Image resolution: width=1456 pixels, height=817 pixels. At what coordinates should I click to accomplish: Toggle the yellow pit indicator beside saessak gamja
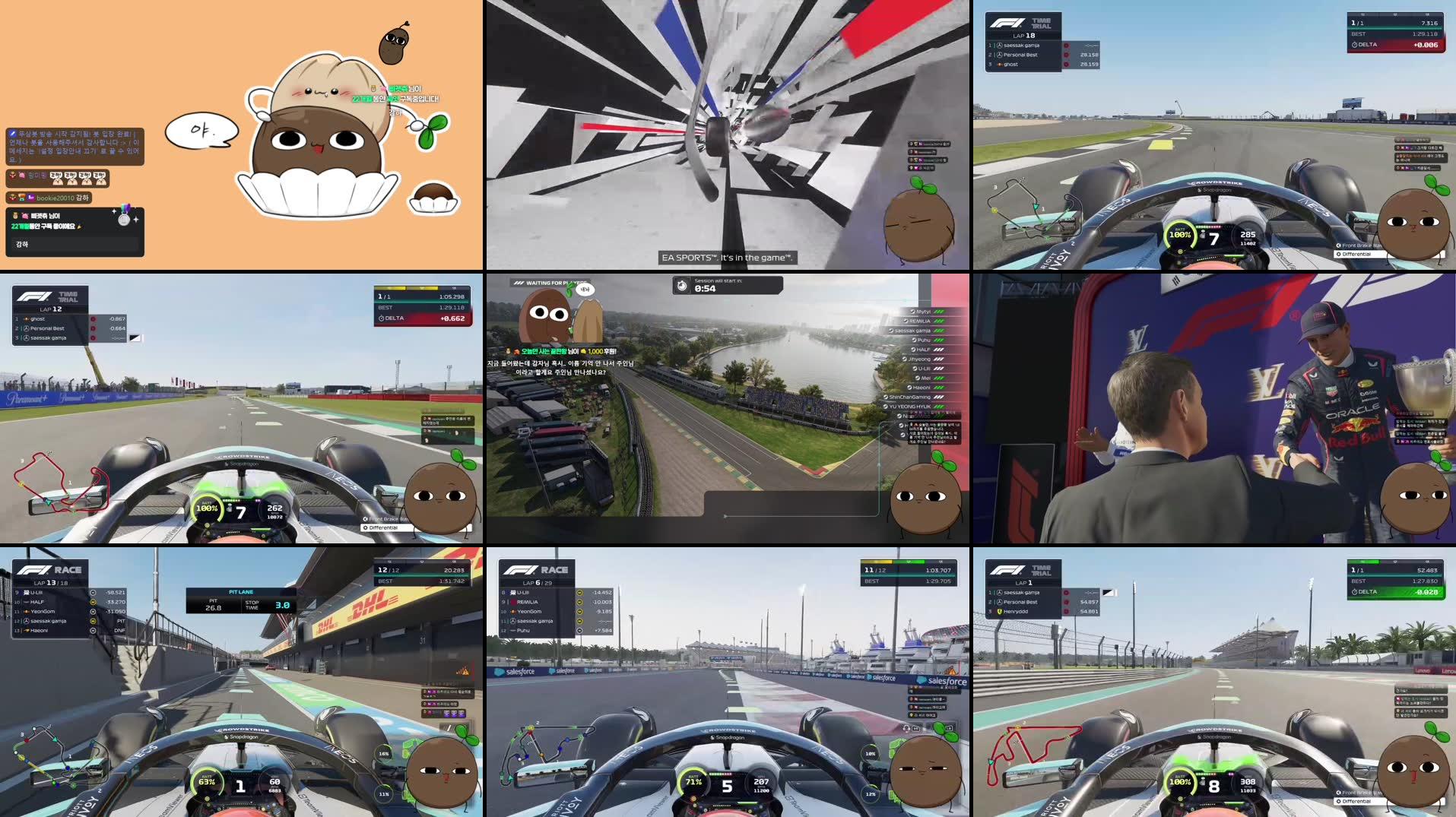pyautogui.click(x=93, y=621)
